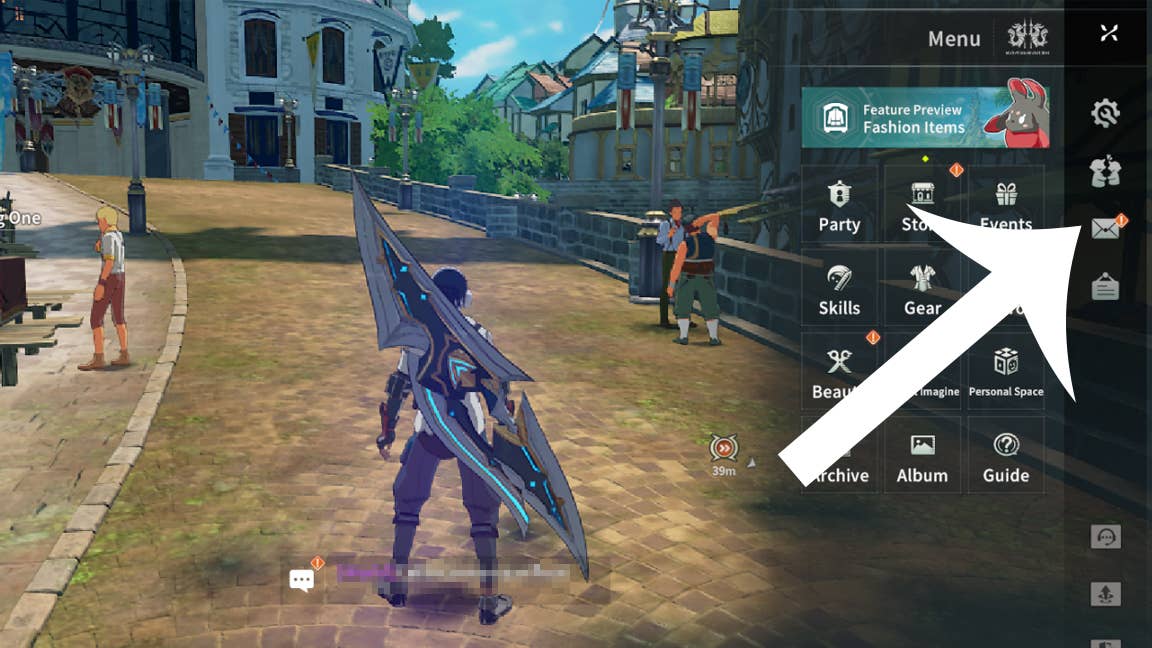Click the hanging notice board icon
The width and height of the screenshot is (1152, 648).
click(x=1105, y=286)
